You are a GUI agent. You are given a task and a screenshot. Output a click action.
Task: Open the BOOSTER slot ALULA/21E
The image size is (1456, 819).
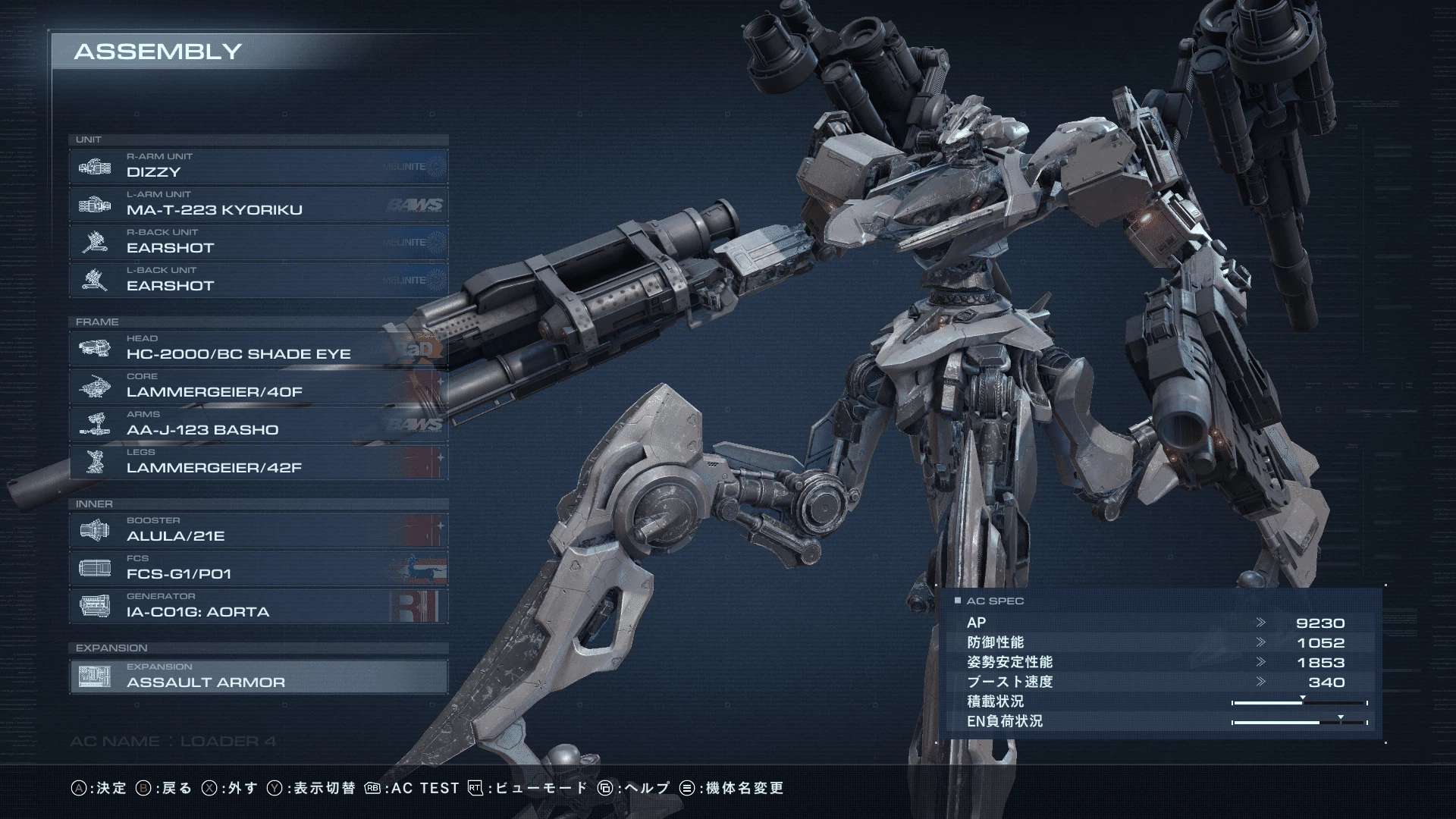[258, 530]
